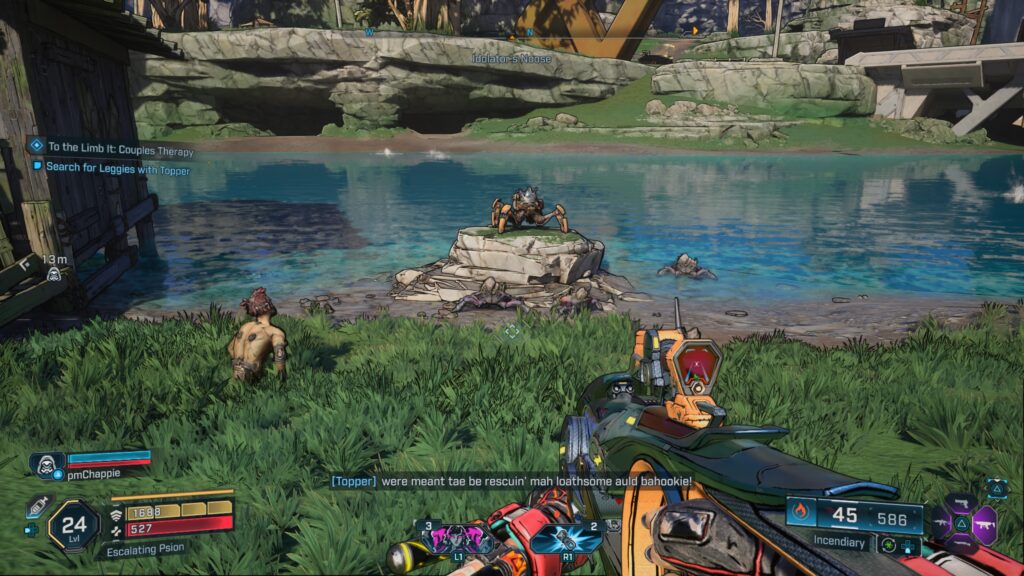Open the pmChappie player portrait
1024x576 pixels.
pos(47,463)
